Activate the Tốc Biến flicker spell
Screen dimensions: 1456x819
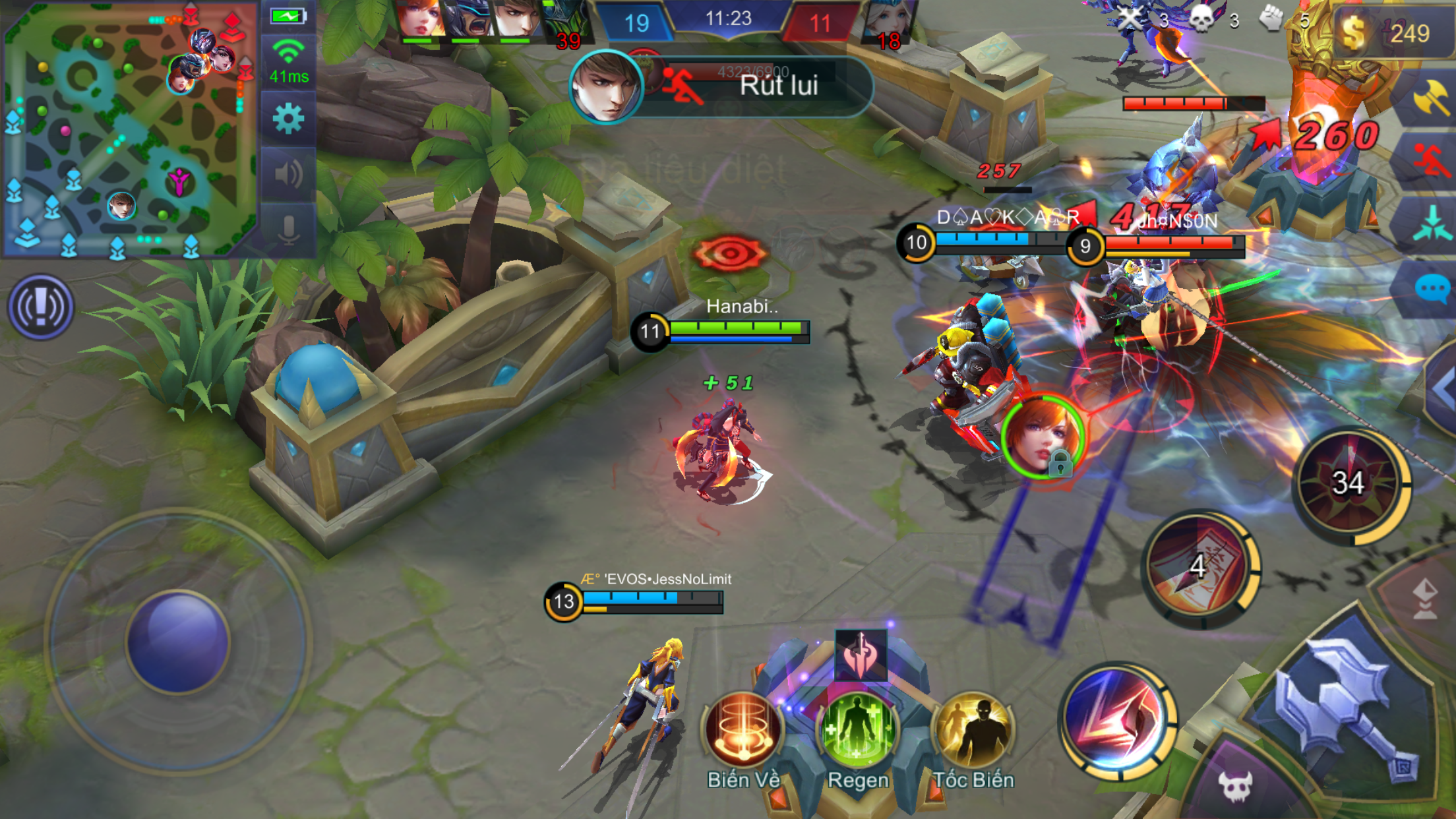pyautogui.click(x=973, y=731)
